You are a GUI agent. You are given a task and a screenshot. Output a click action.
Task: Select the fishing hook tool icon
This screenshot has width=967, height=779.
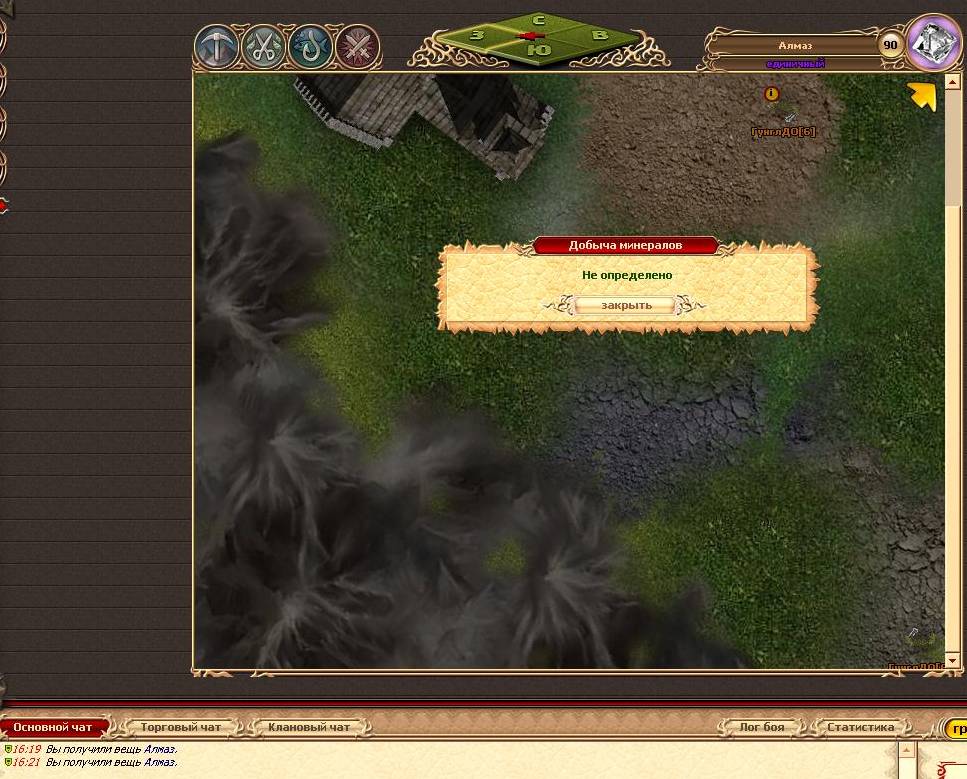tap(310, 46)
